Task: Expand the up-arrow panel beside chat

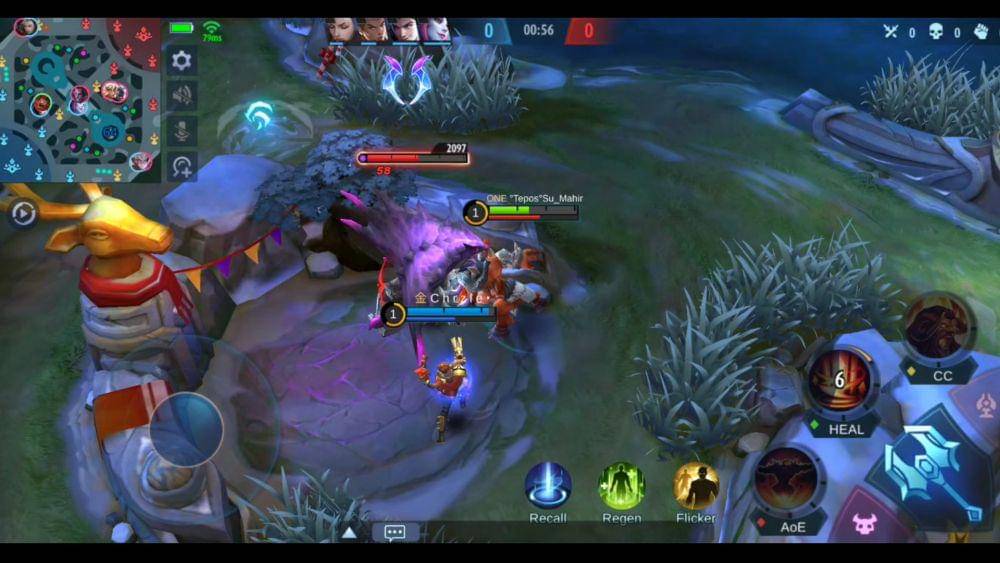Action: (x=349, y=532)
